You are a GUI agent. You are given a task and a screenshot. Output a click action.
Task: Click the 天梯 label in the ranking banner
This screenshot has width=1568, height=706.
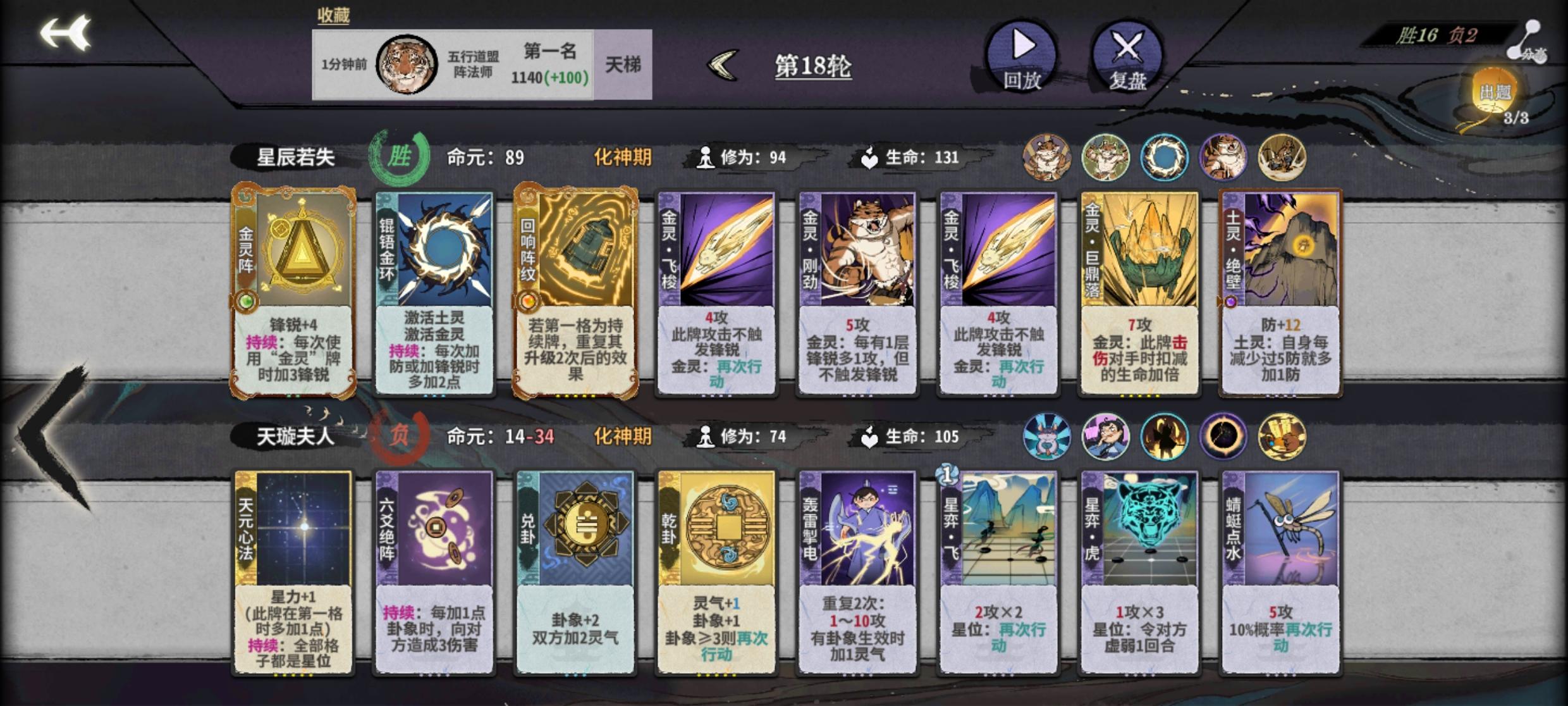tap(623, 66)
